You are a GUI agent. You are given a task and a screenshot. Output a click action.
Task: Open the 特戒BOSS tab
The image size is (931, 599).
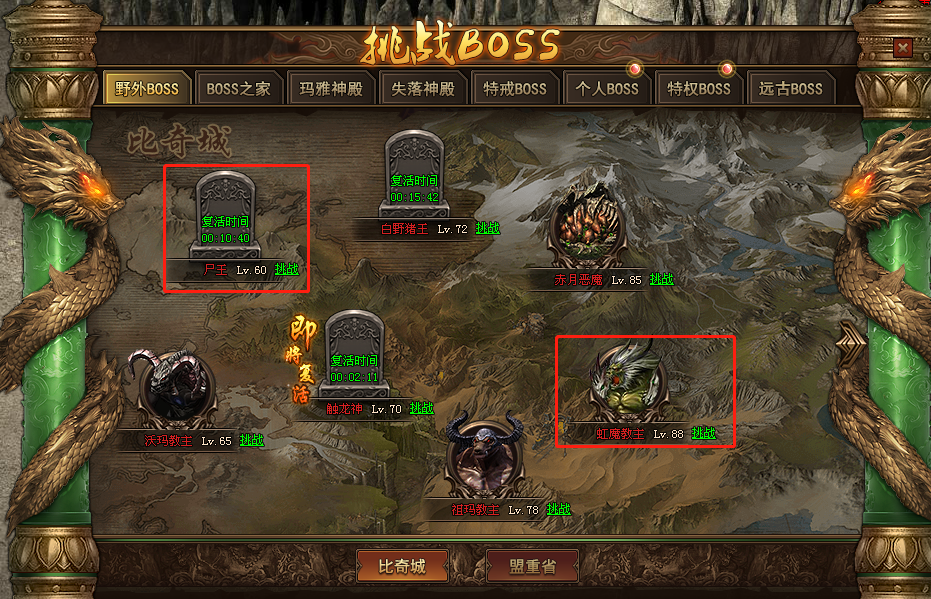[x=515, y=88]
